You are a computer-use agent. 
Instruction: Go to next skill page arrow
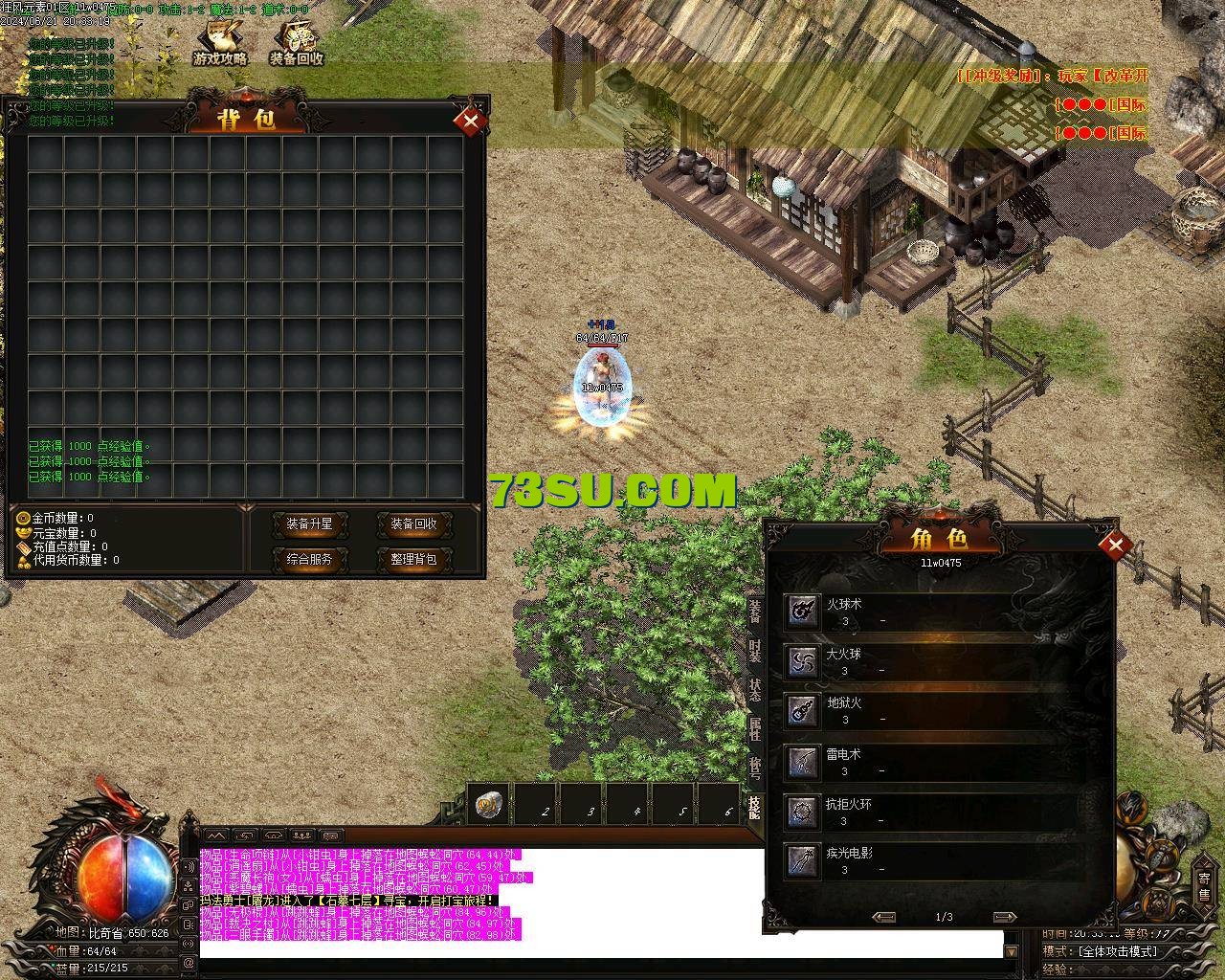pyautogui.click(x=1004, y=917)
